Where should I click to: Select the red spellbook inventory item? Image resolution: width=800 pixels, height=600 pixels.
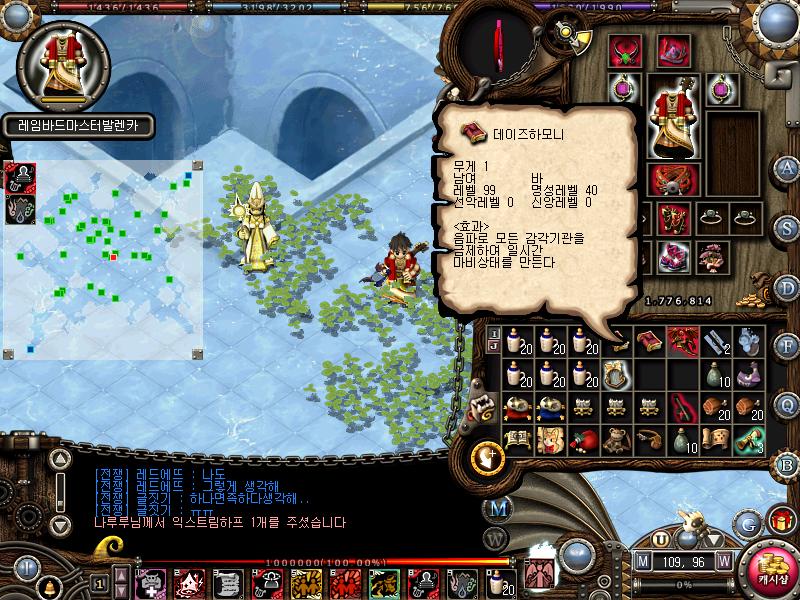point(650,341)
